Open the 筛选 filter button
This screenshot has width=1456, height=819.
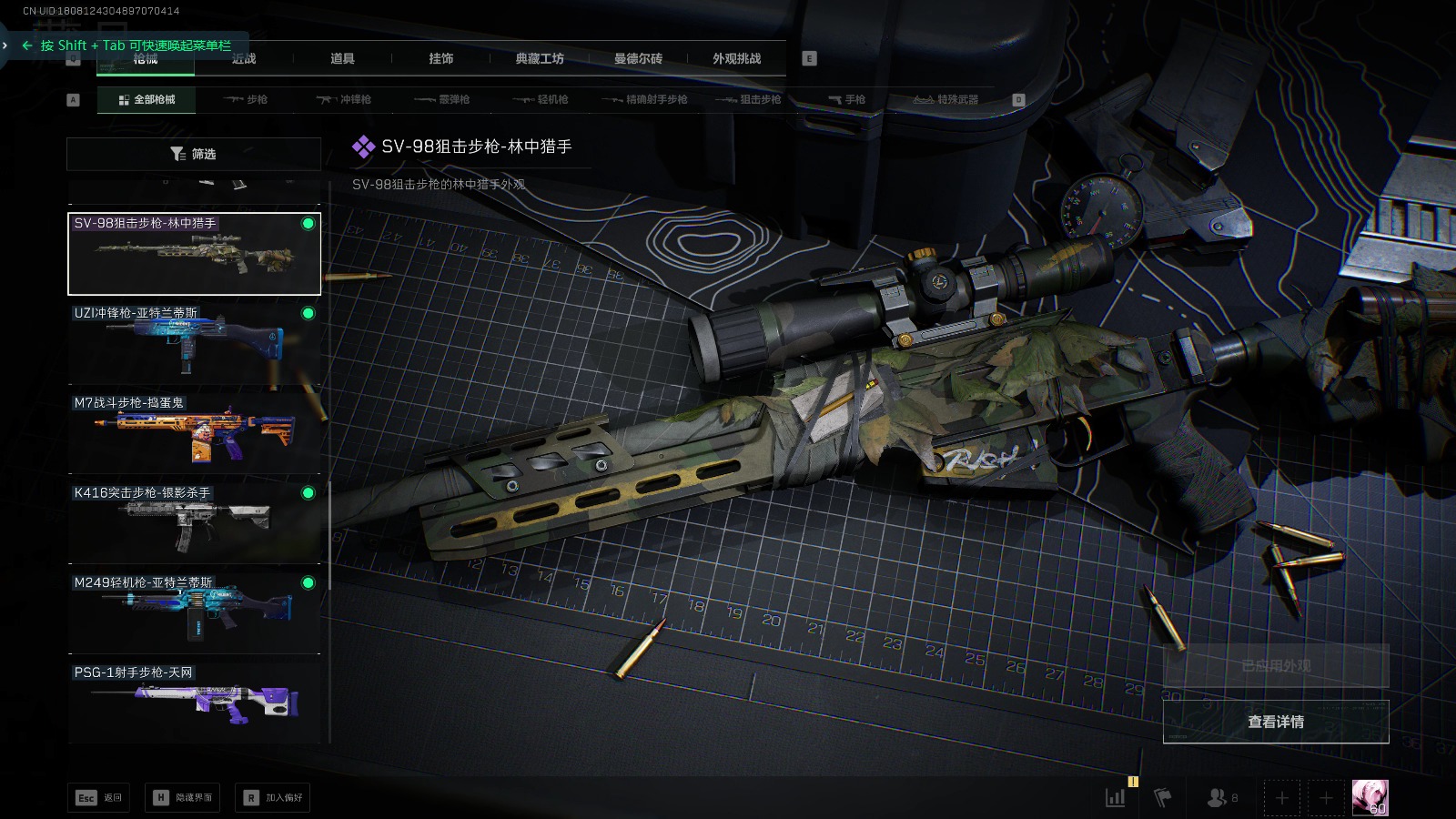194,154
